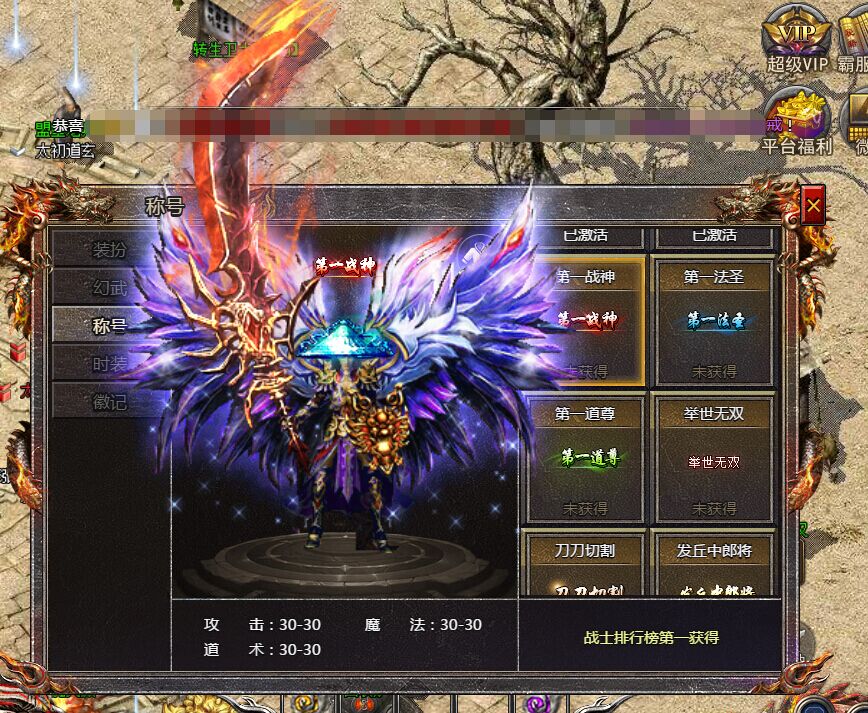
Task: Switch to the 时装 tab
Action: pos(110,363)
